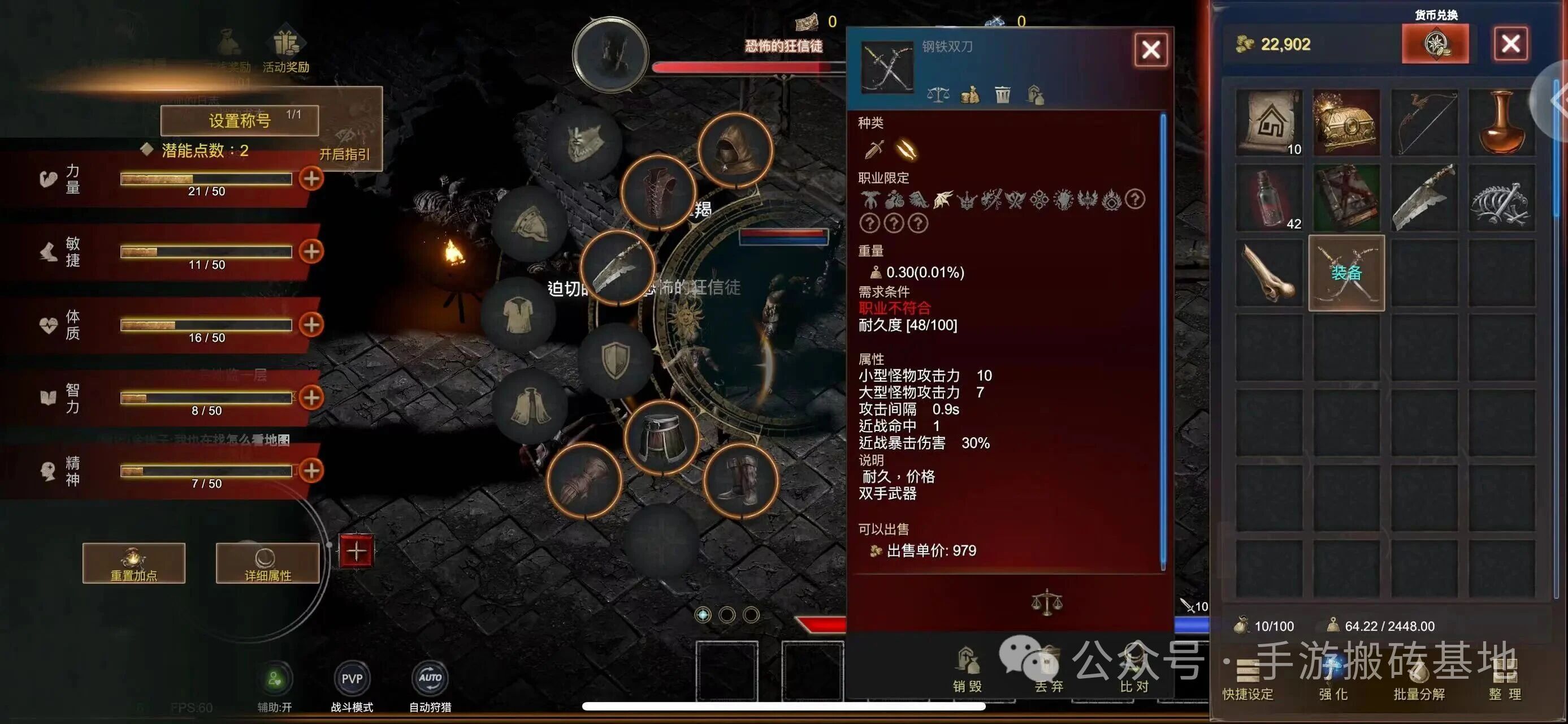
Task: Click the 设置称号 set title button
Action: point(240,120)
